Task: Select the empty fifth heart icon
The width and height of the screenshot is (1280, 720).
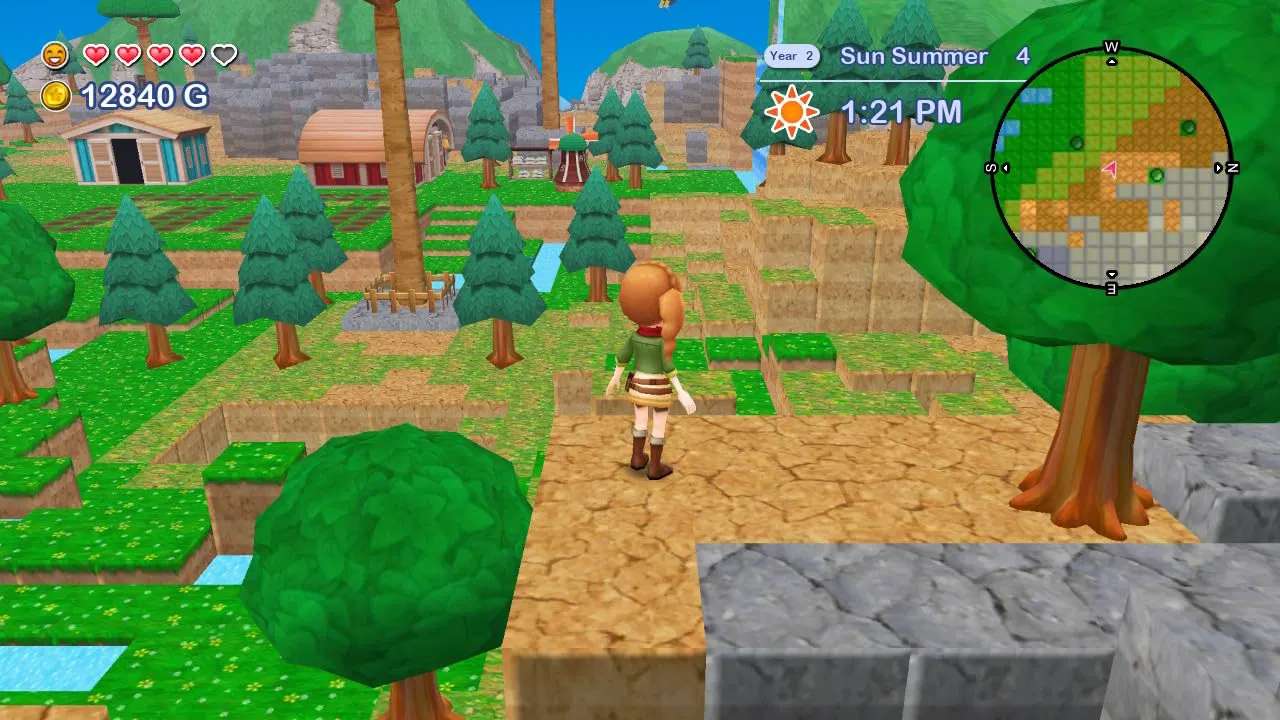Action: click(225, 53)
